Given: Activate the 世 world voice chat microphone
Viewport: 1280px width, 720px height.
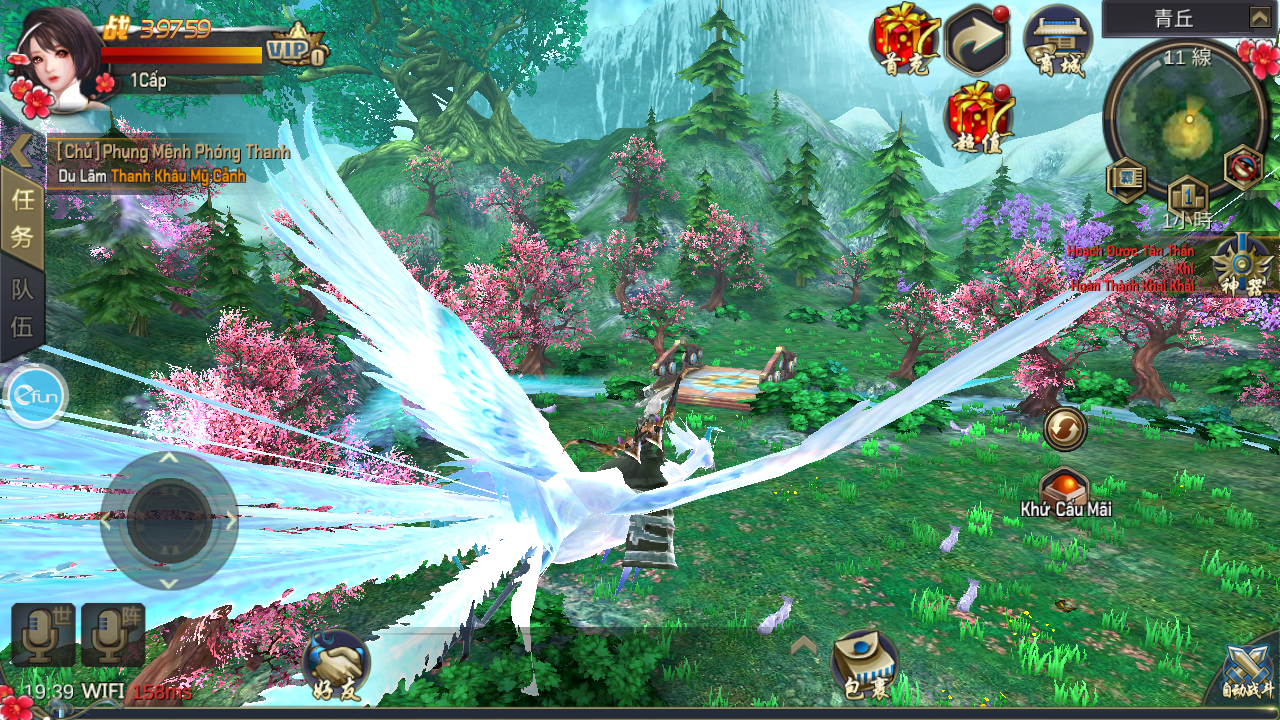Looking at the screenshot, I should [x=43, y=634].
